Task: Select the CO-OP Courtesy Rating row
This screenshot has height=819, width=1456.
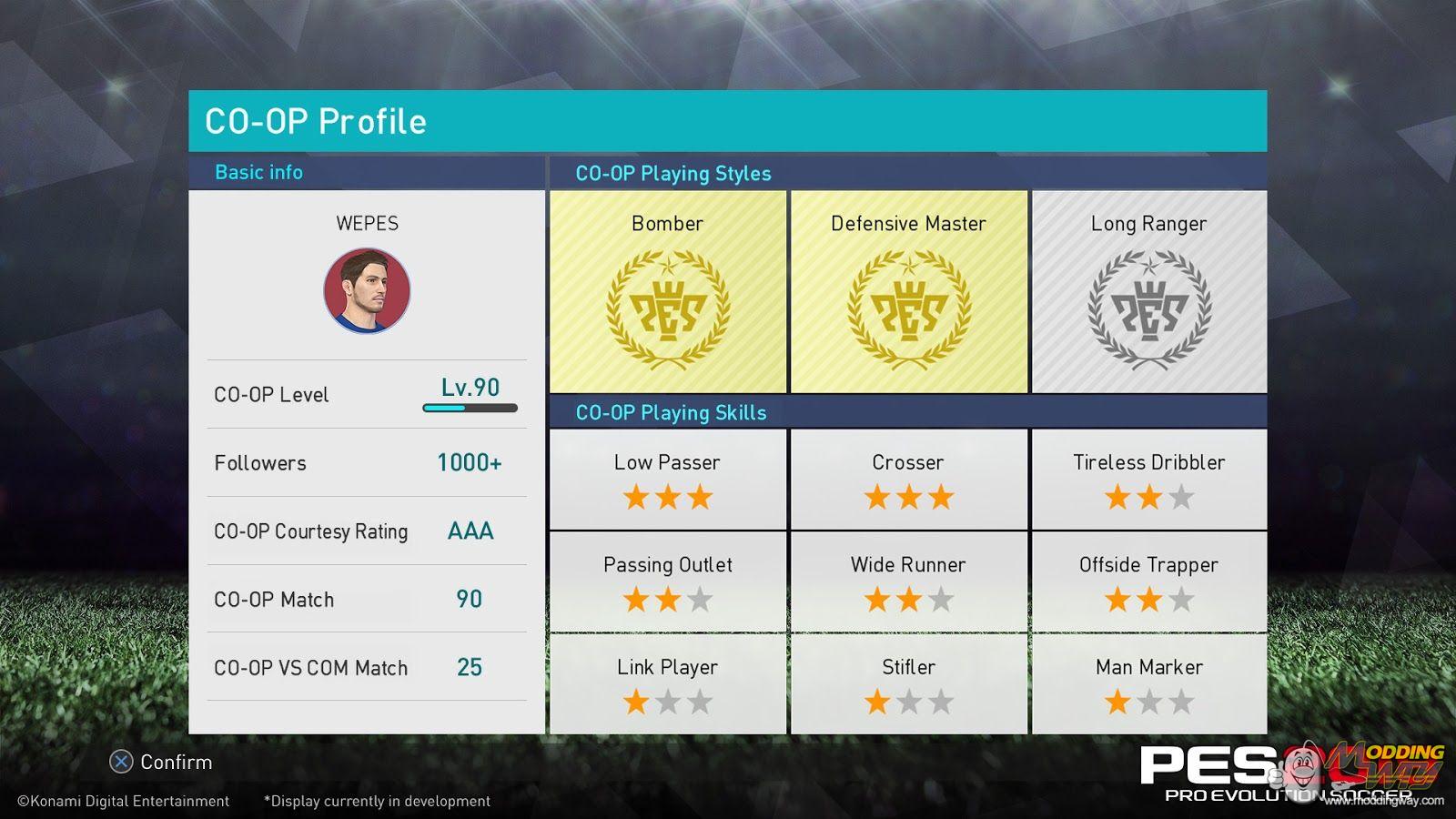Action: click(367, 531)
